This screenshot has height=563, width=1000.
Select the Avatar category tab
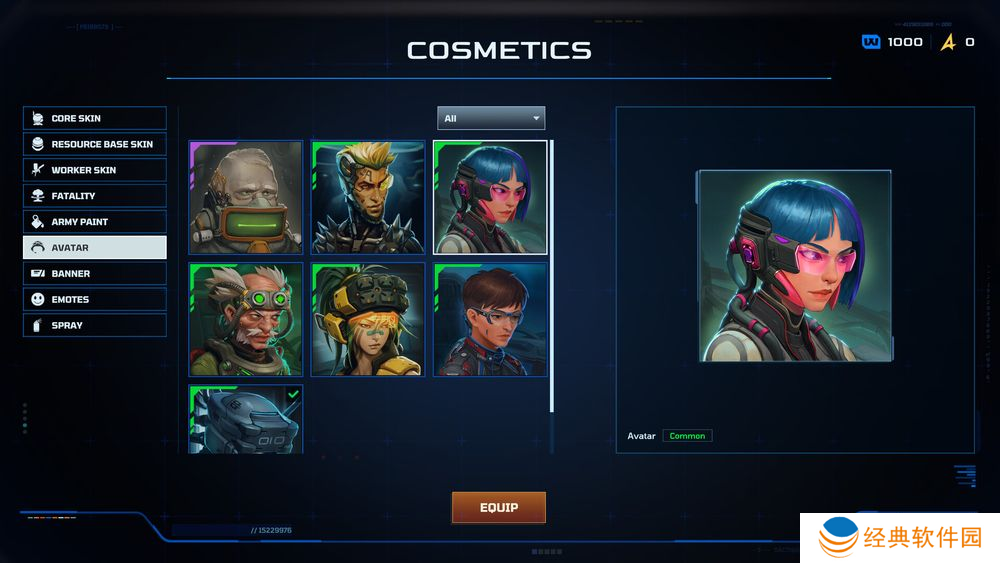[95, 248]
